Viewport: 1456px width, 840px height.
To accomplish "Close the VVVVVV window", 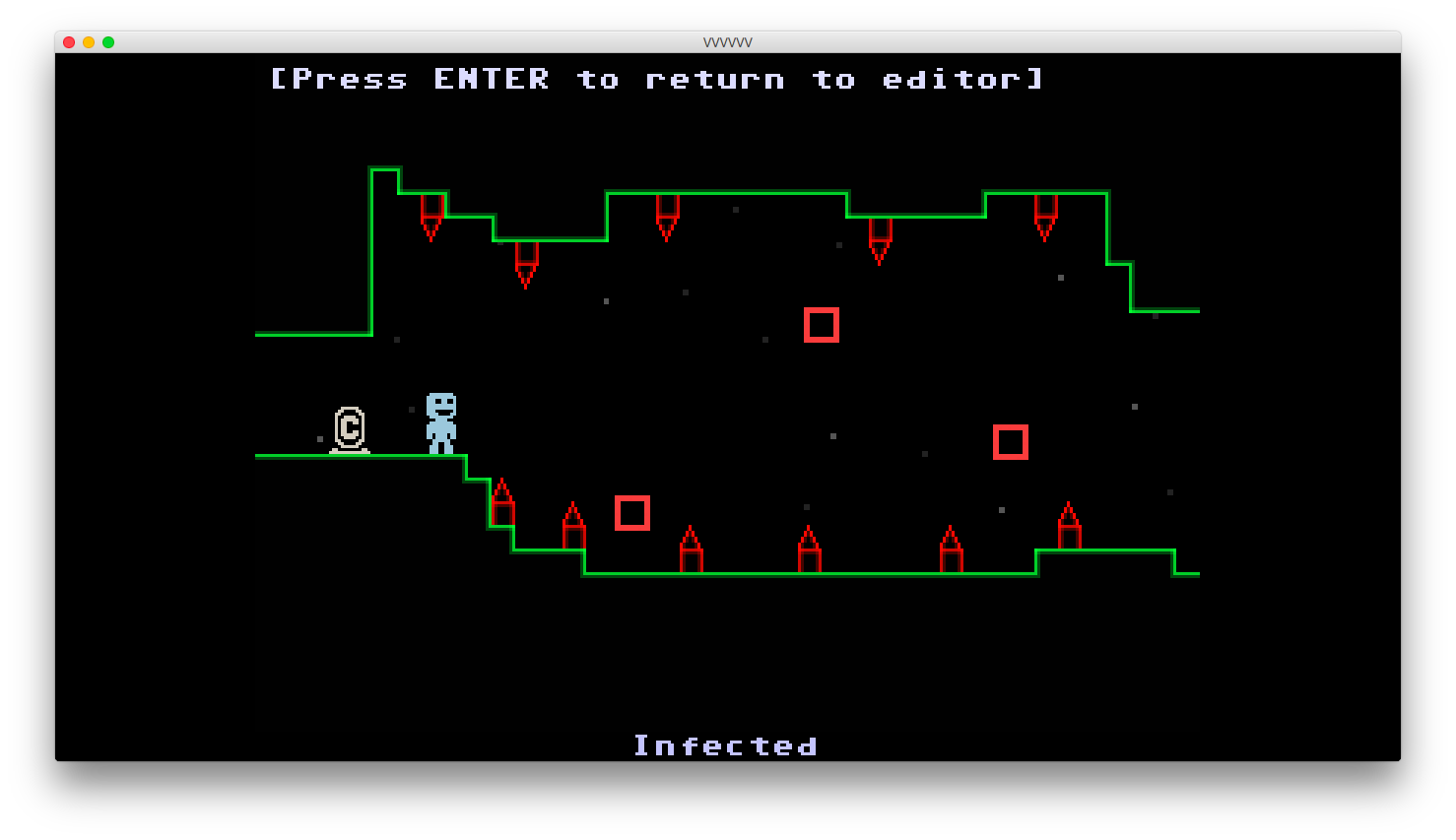I will click(x=69, y=42).
